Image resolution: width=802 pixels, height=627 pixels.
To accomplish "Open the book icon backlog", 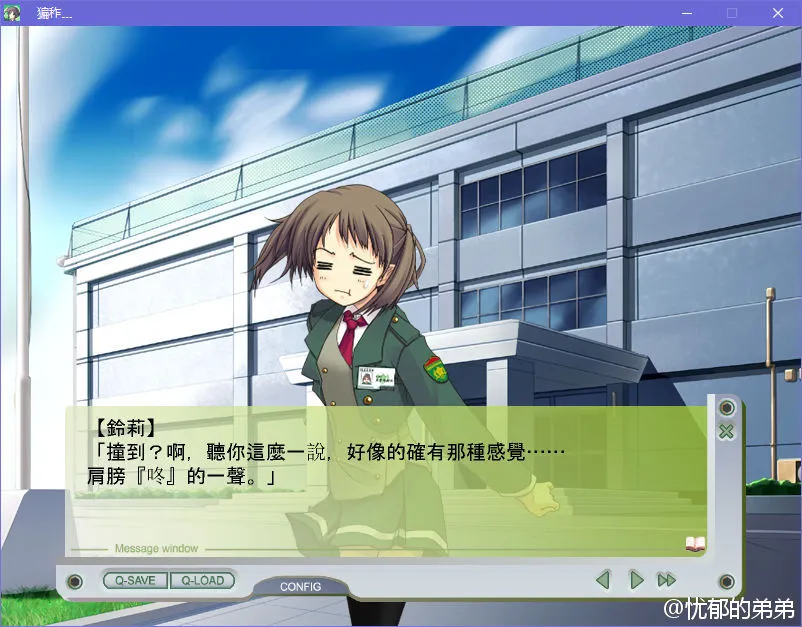I will click(695, 544).
